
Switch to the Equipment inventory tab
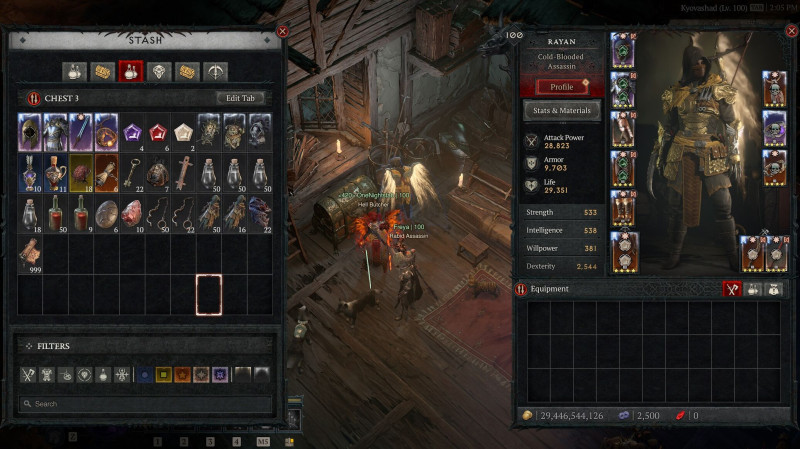pos(732,289)
